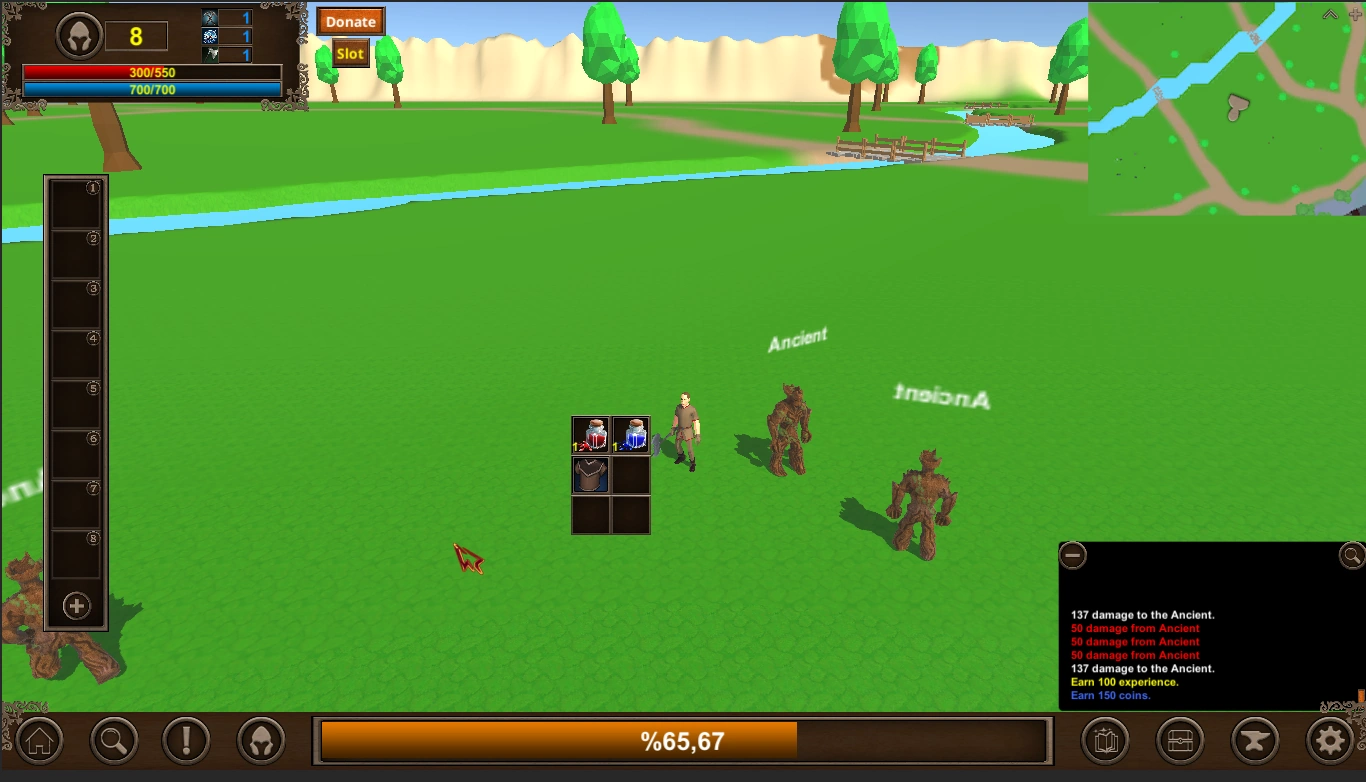Collapse the minimap using the arrow above it
1366x782 pixels.
click(x=1328, y=14)
